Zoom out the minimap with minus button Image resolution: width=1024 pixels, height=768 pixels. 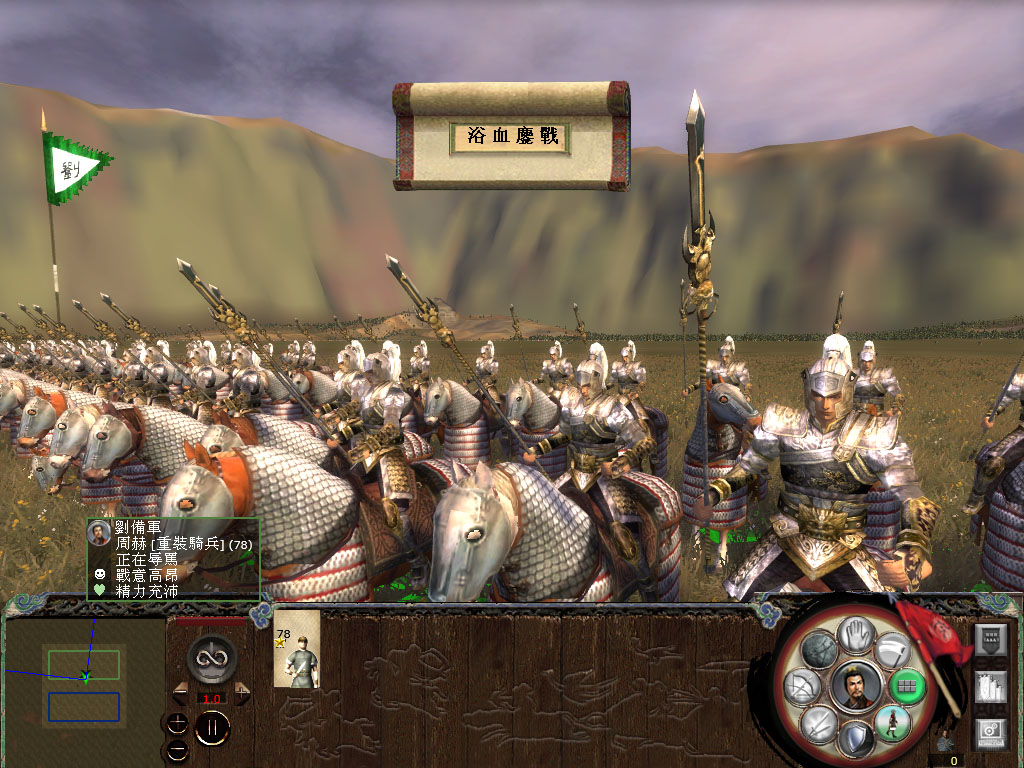[x=178, y=748]
